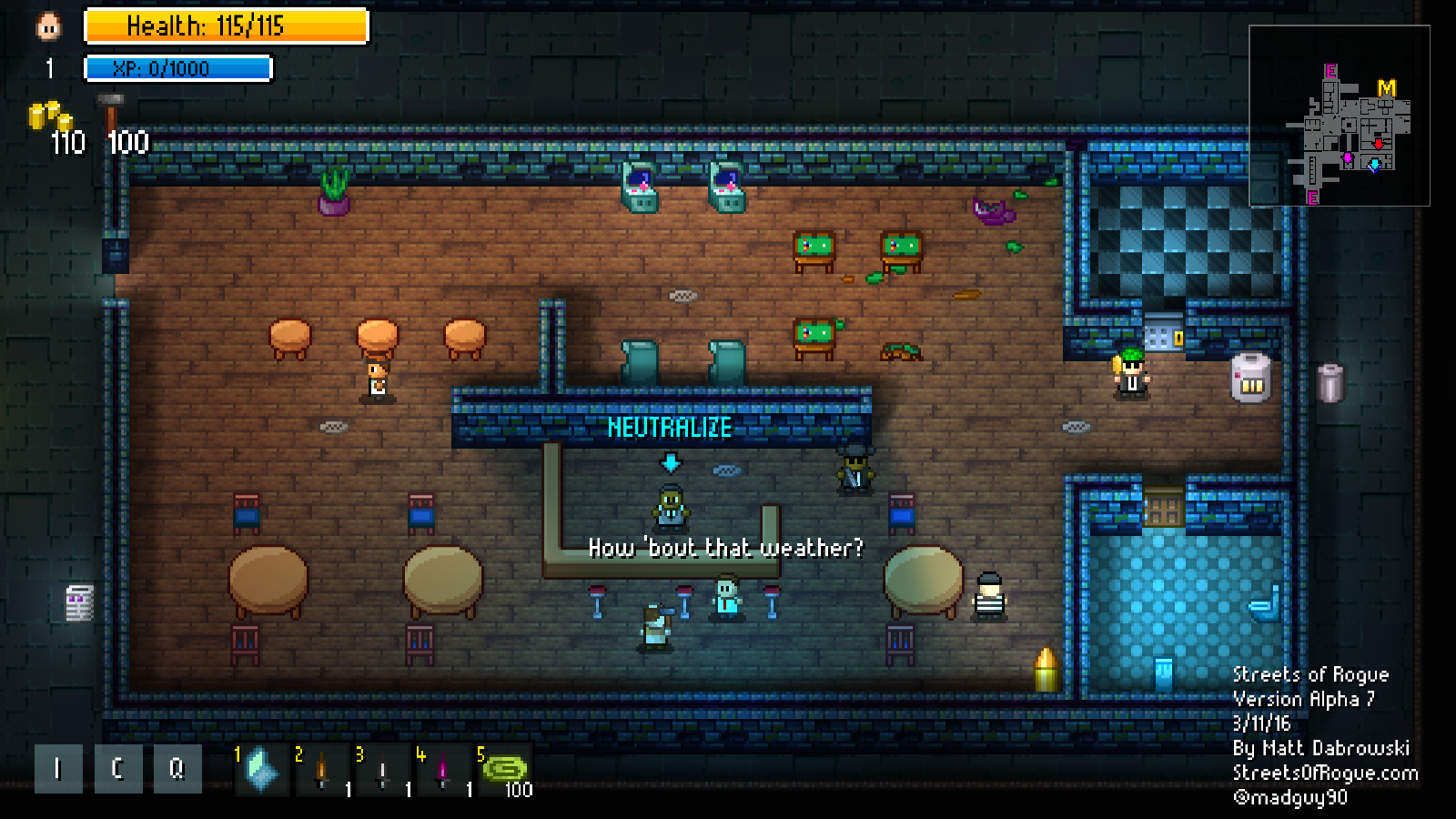Click the XP progress bar

[177, 66]
